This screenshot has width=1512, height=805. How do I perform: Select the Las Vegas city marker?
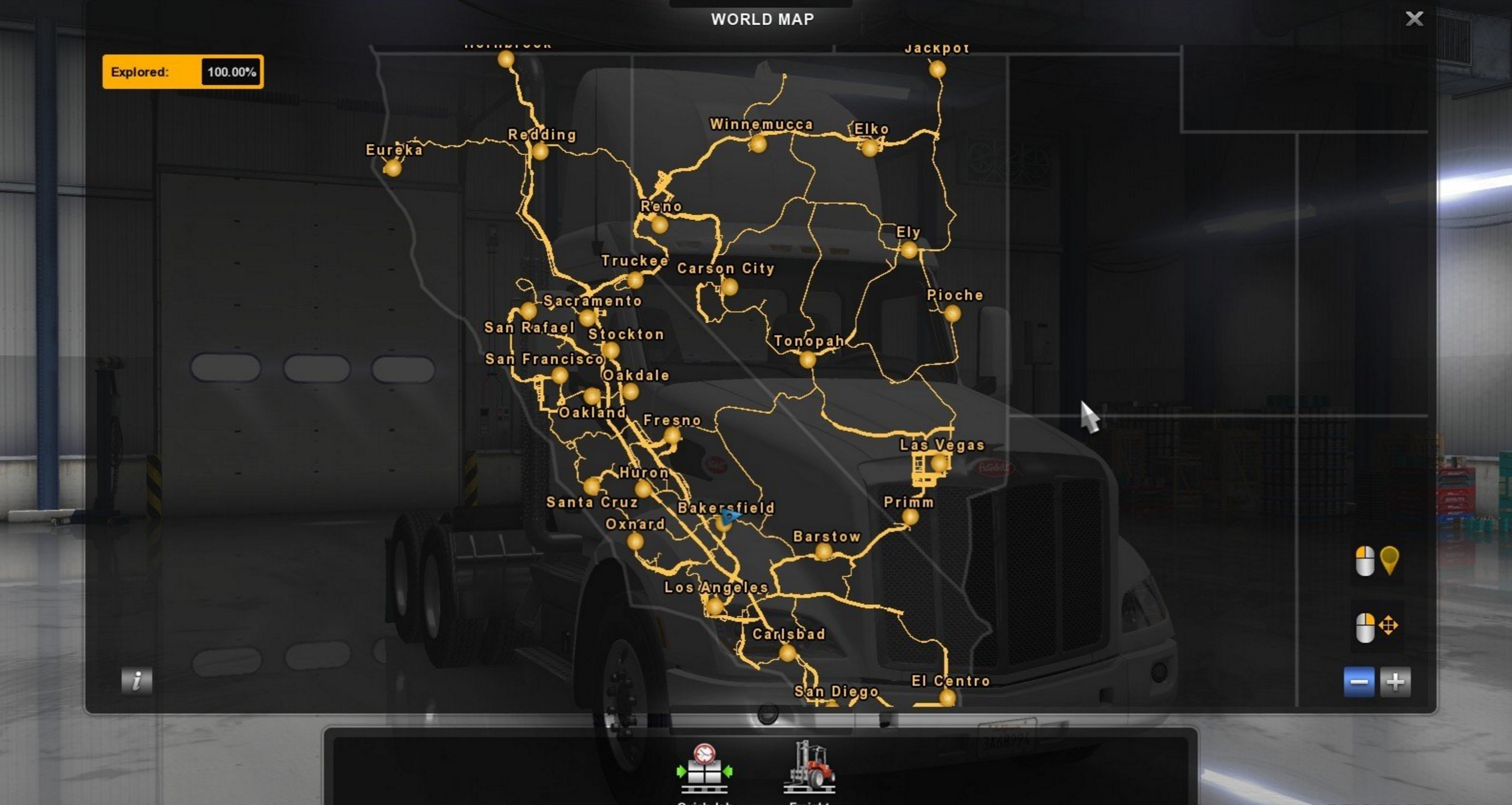point(939,464)
